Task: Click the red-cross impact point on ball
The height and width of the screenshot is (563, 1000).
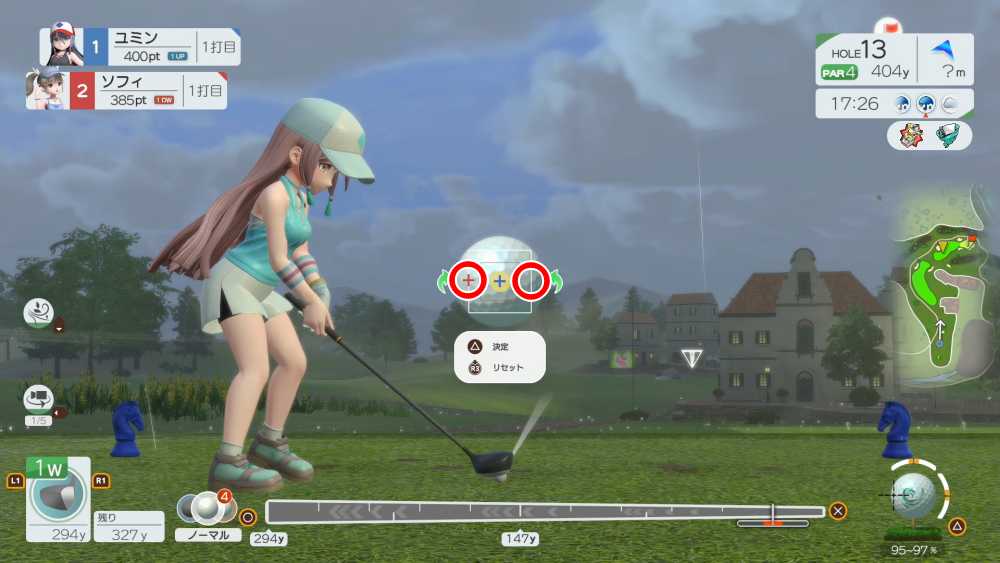Action: pyautogui.click(x=468, y=282)
